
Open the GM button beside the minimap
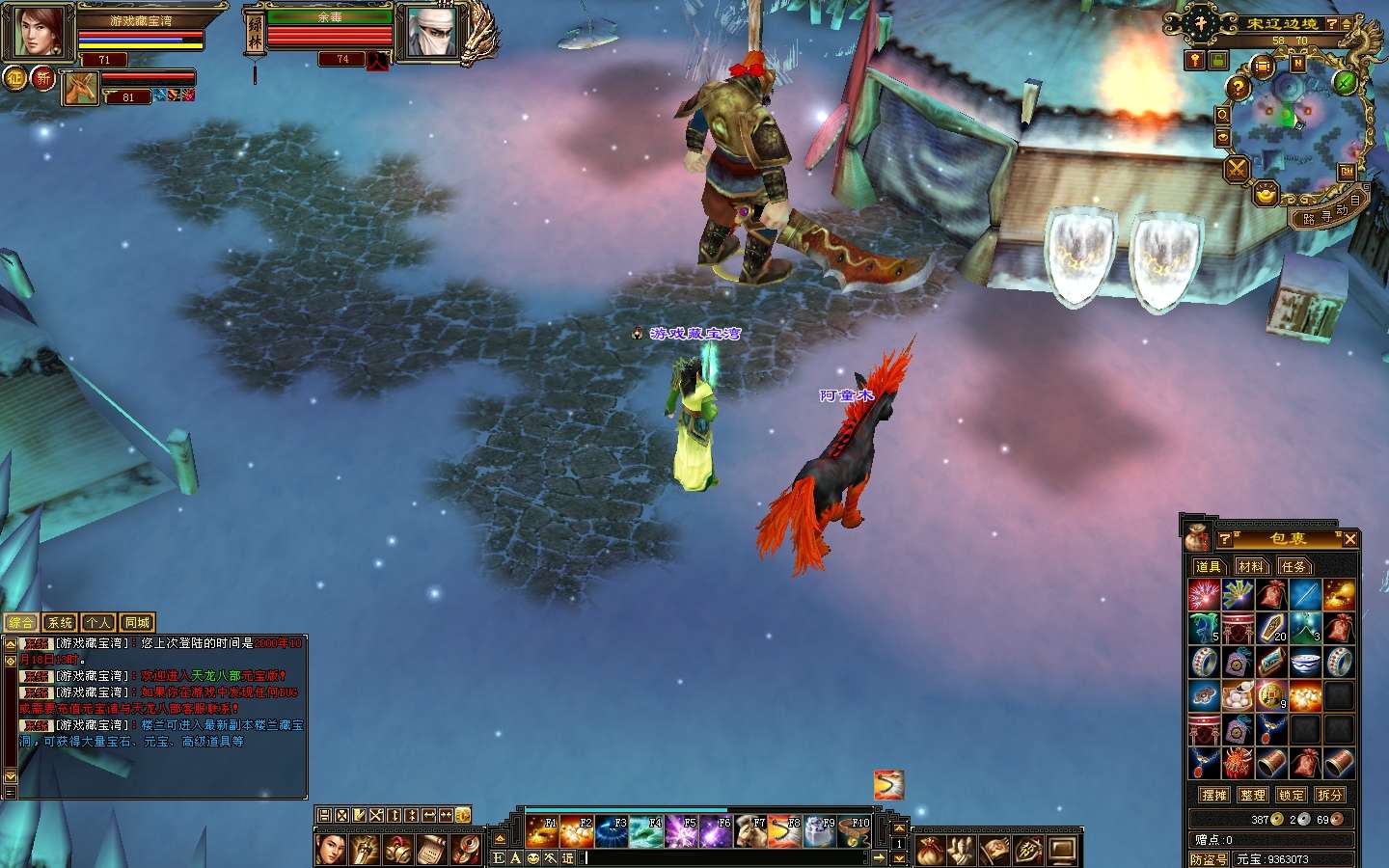[x=1347, y=172]
